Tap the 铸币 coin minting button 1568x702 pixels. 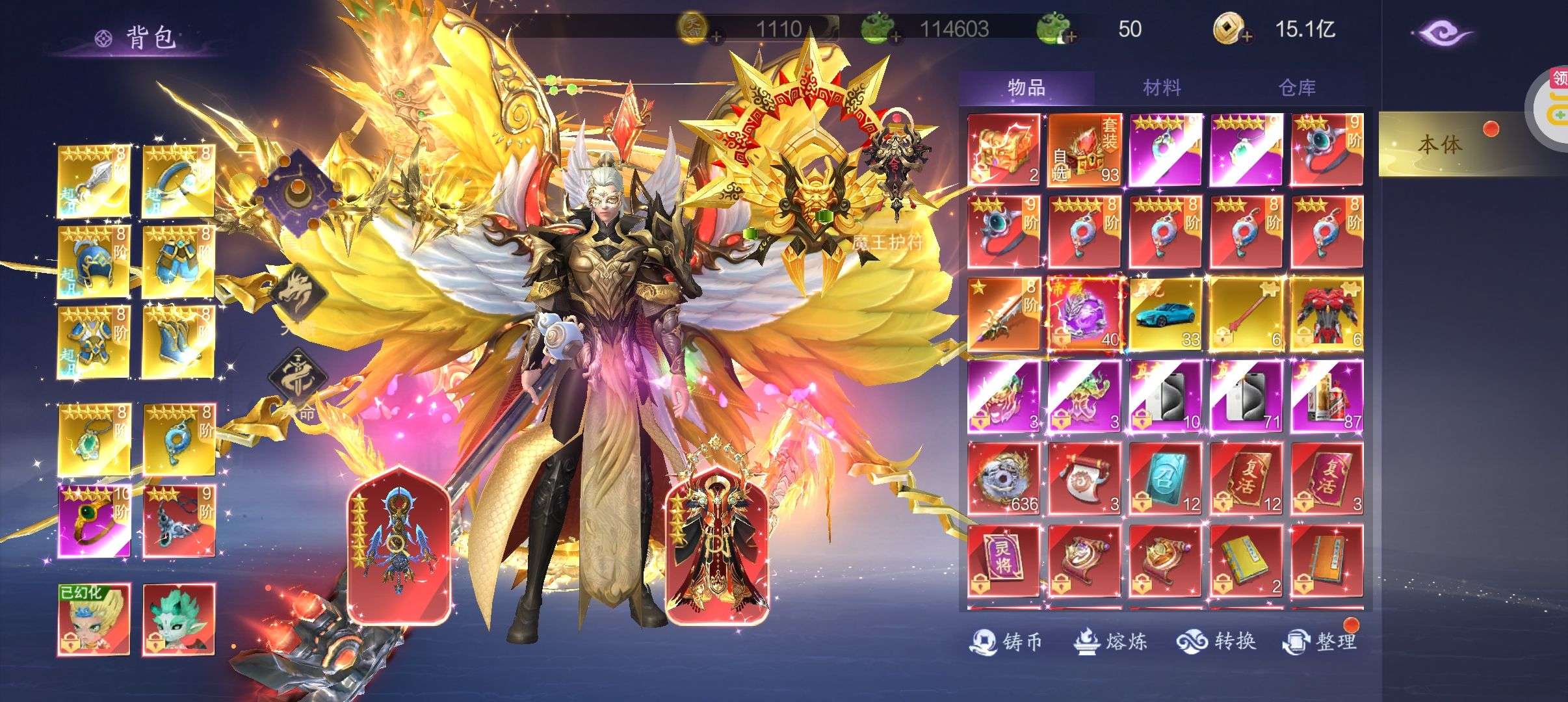(1006, 642)
